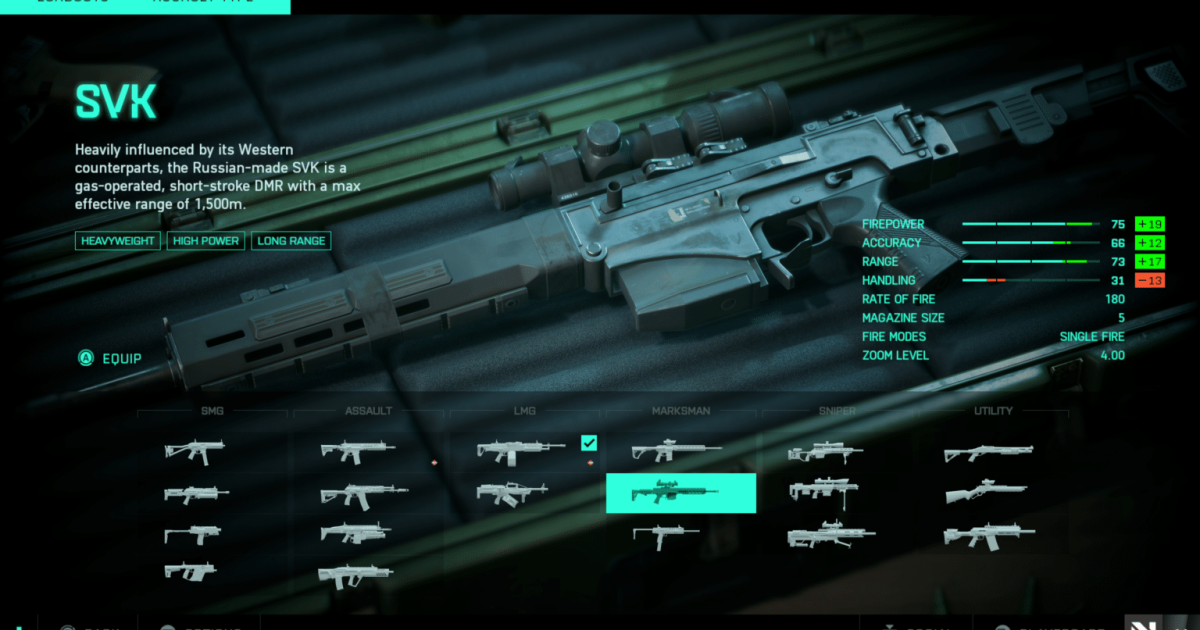1200x630 pixels.
Task: Pick the NTW-50 anti-materiel sniper rifle
Action: point(831,536)
